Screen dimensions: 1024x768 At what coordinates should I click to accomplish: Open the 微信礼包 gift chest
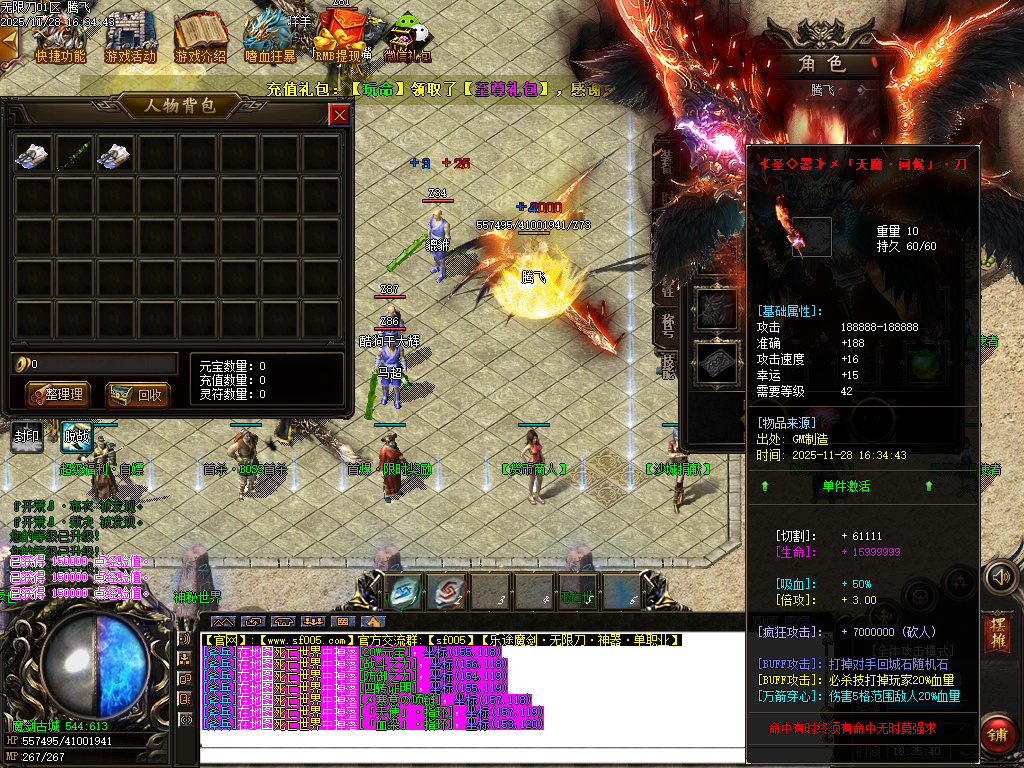pos(407,40)
